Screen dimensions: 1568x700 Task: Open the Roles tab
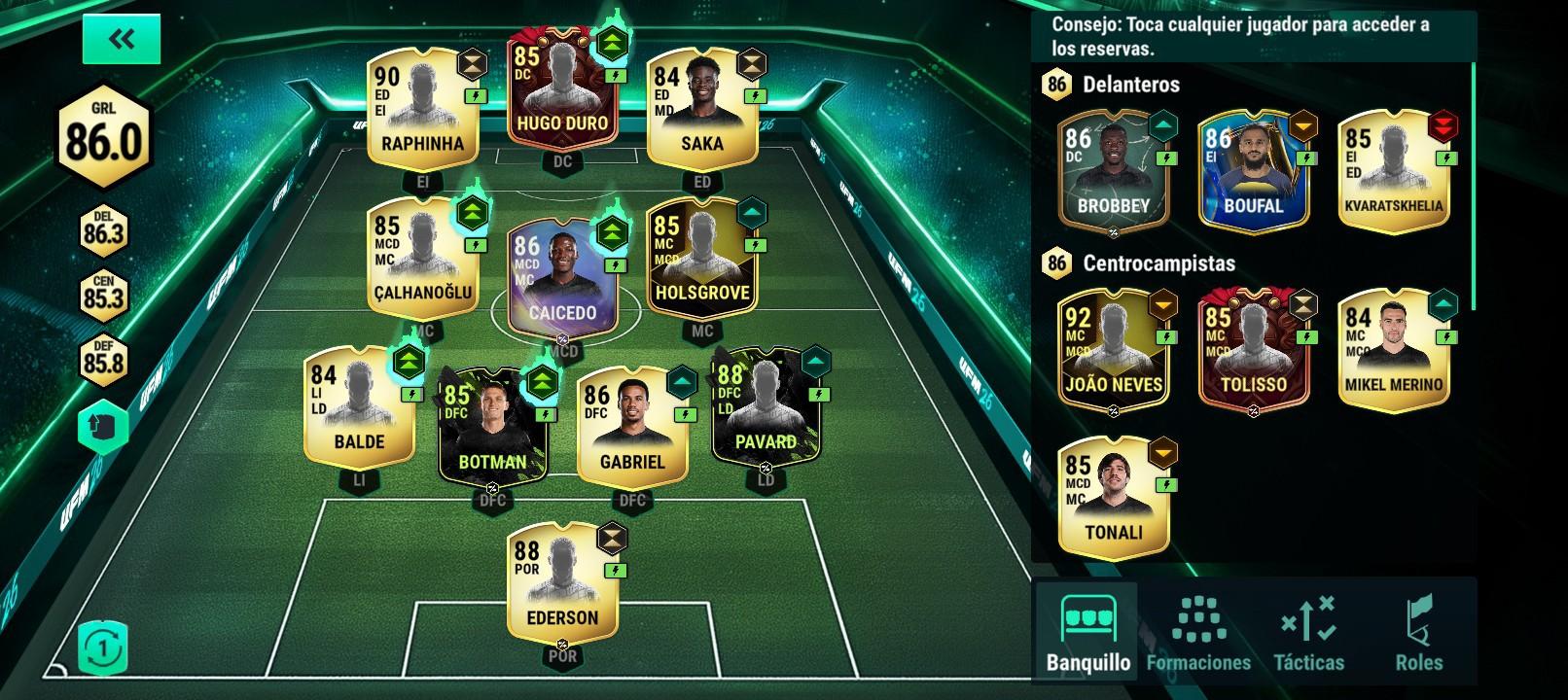(x=1418, y=633)
